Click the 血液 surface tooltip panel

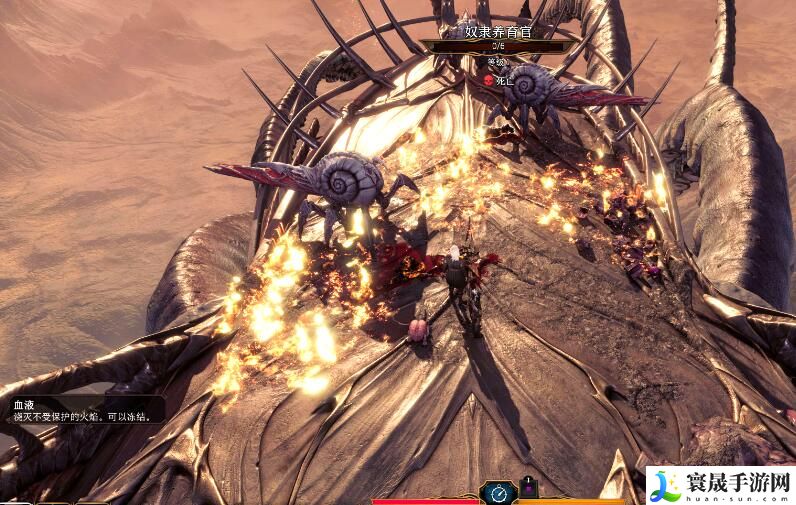point(86,410)
